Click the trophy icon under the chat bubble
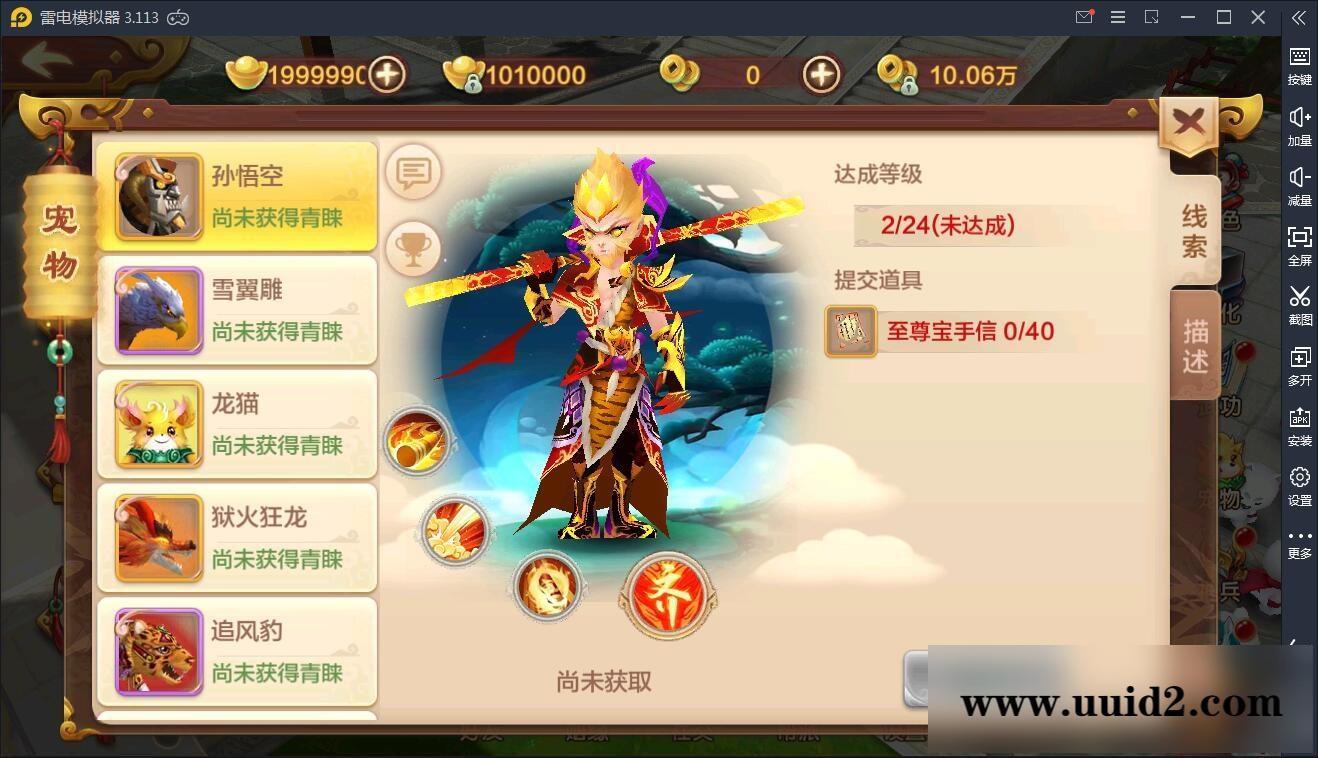 point(414,247)
